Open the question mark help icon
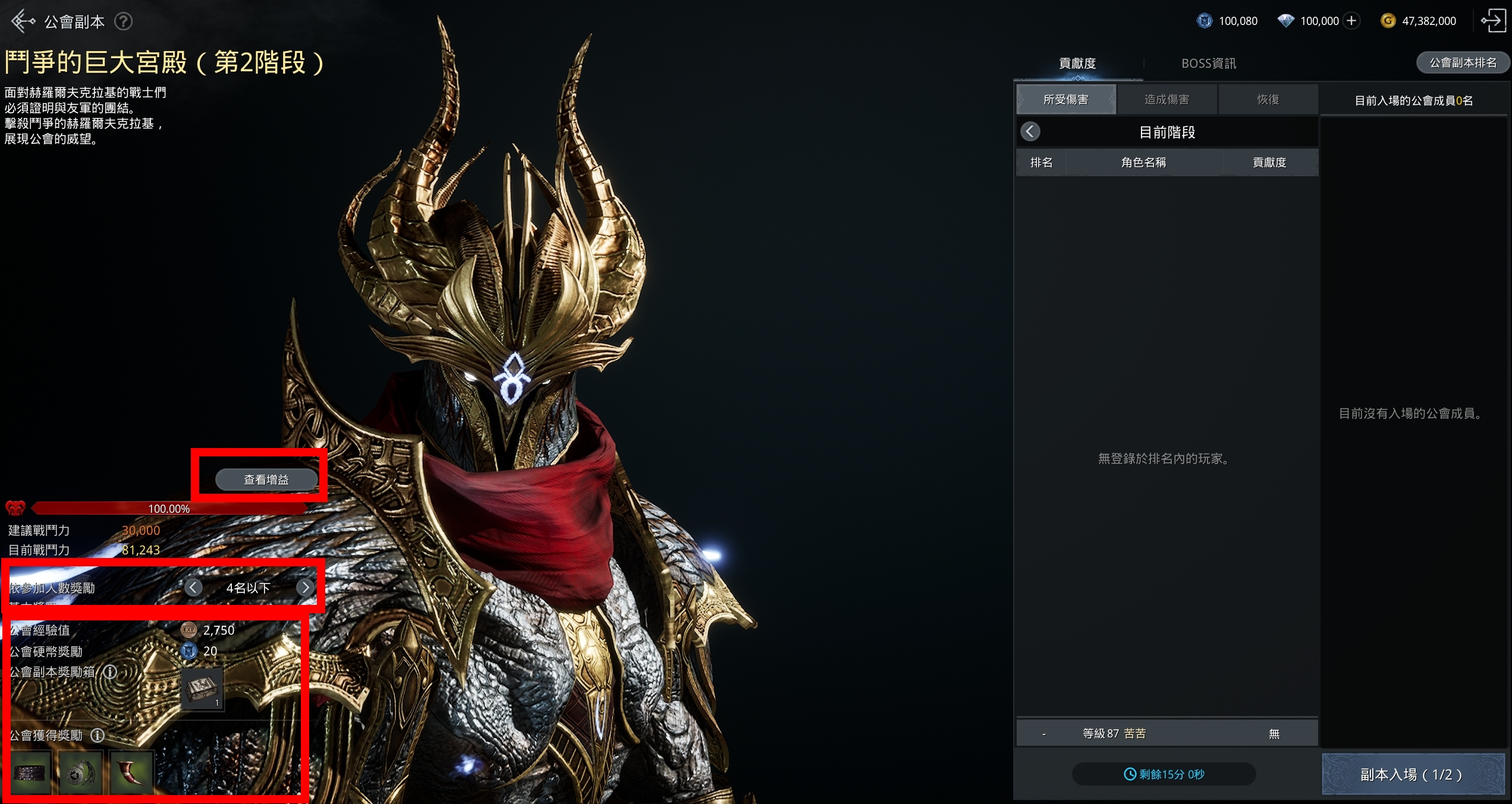 click(x=124, y=21)
